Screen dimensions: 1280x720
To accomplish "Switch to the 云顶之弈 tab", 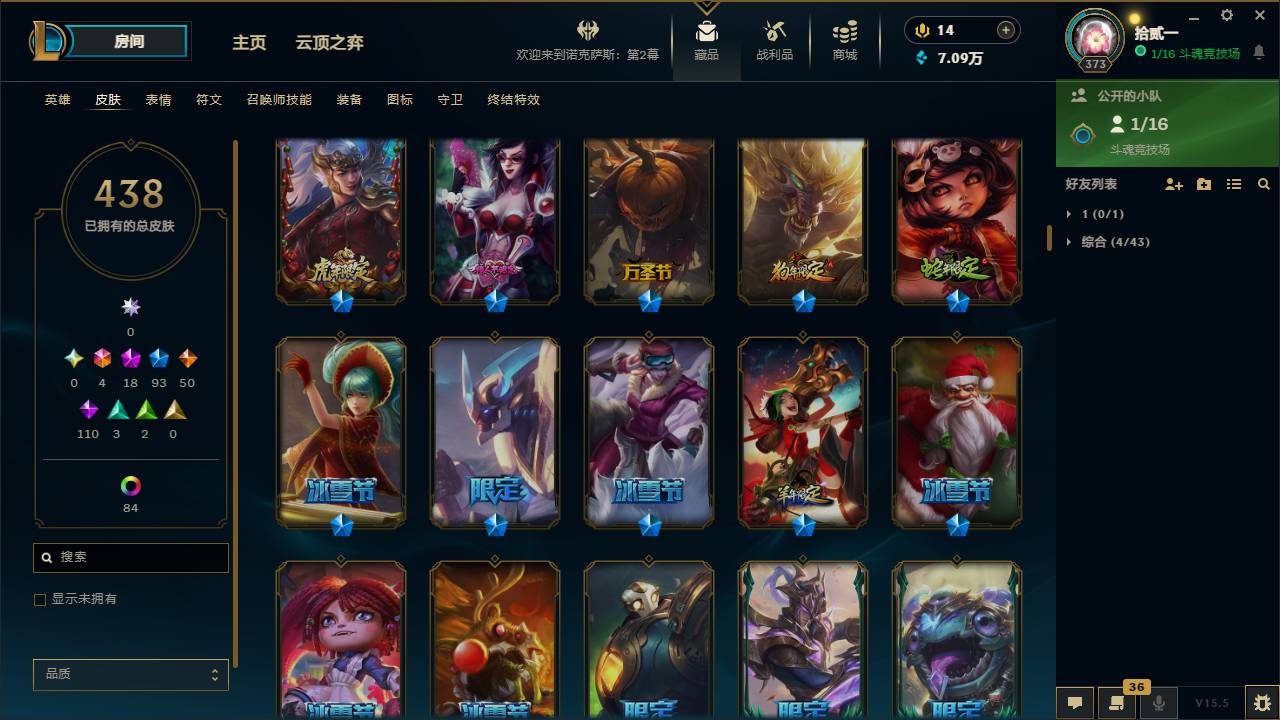I will (x=330, y=42).
